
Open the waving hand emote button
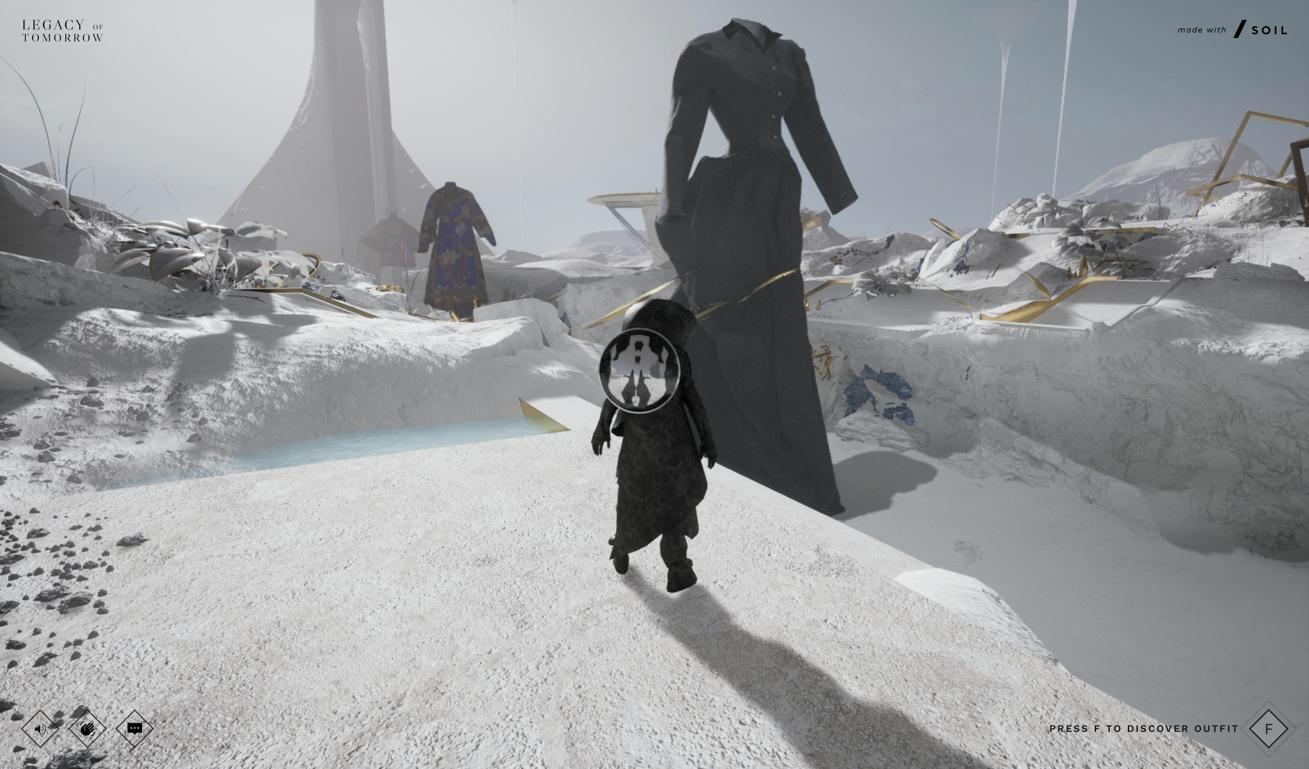(x=87, y=729)
